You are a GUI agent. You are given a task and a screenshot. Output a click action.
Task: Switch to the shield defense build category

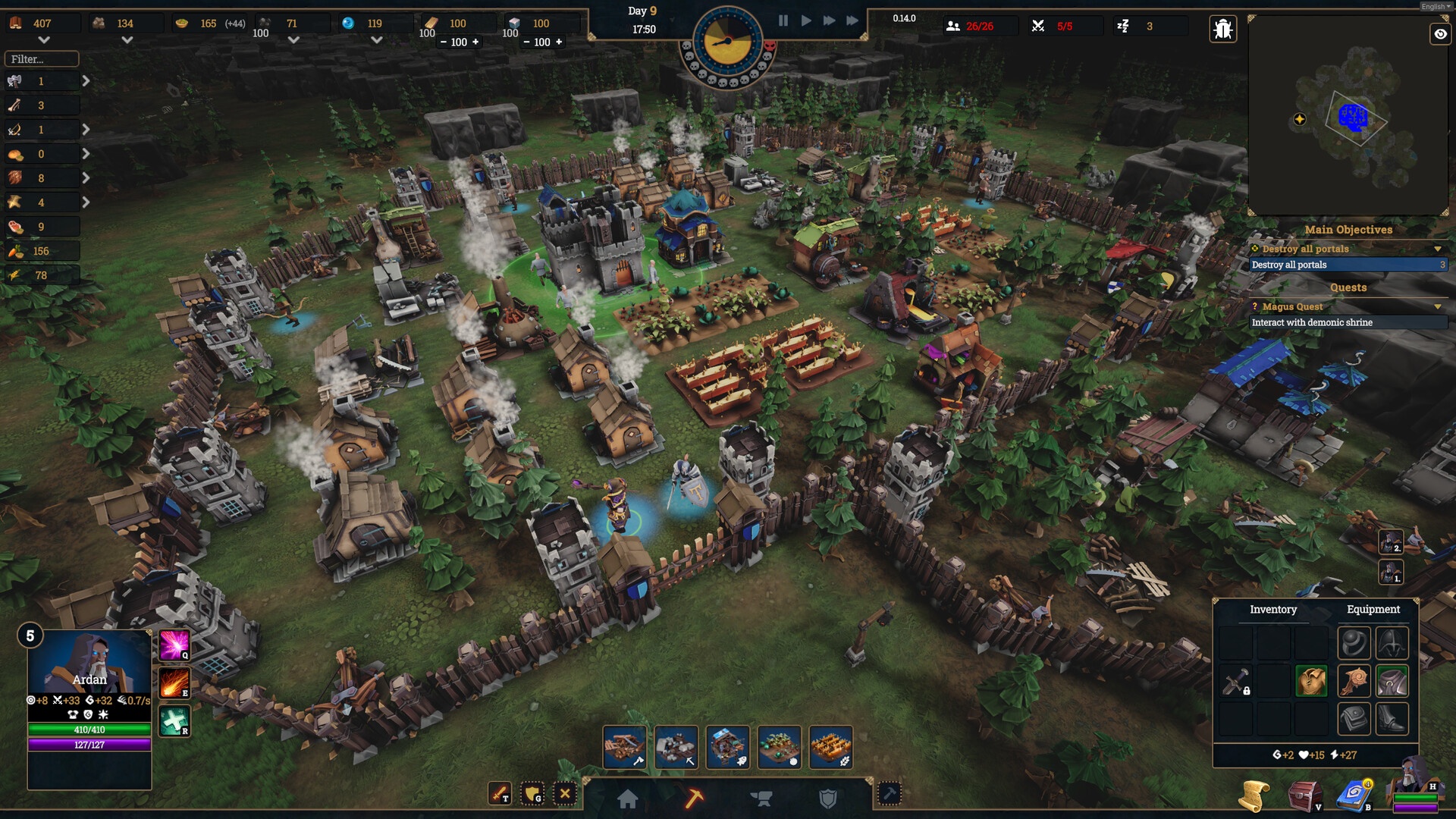pos(828,799)
